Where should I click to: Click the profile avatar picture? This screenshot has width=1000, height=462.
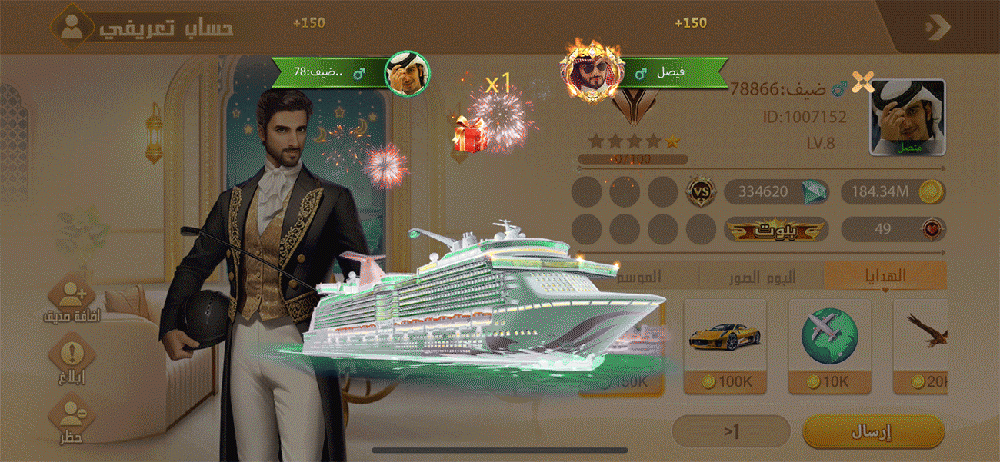[x=907, y=118]
